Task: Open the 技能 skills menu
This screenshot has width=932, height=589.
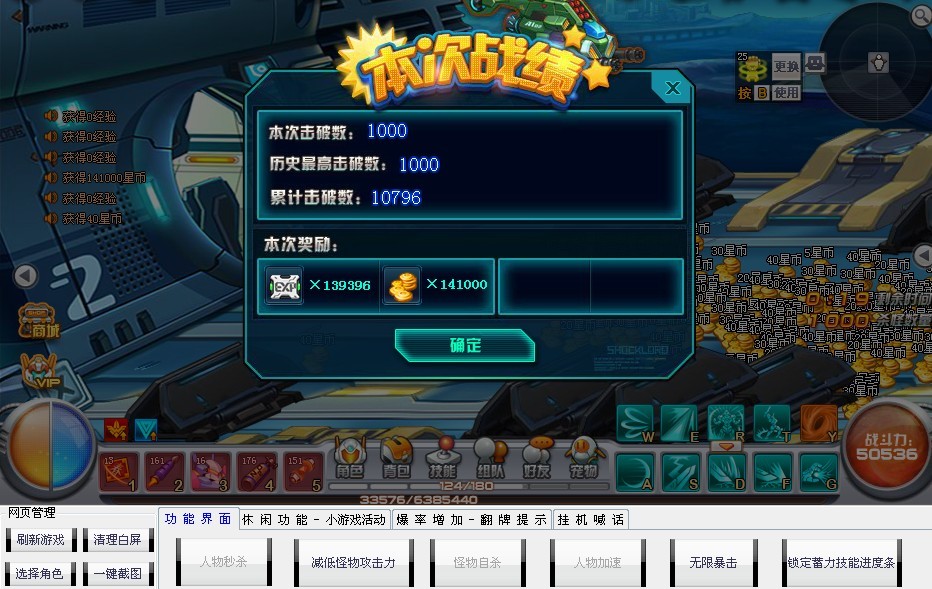Action: pyautogui.click(x=442, y=458)
